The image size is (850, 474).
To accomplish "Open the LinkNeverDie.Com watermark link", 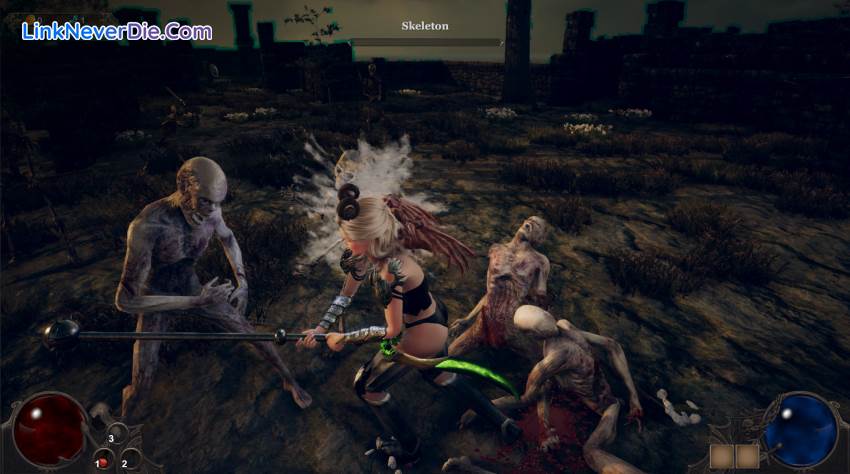I will coord(117,31).
